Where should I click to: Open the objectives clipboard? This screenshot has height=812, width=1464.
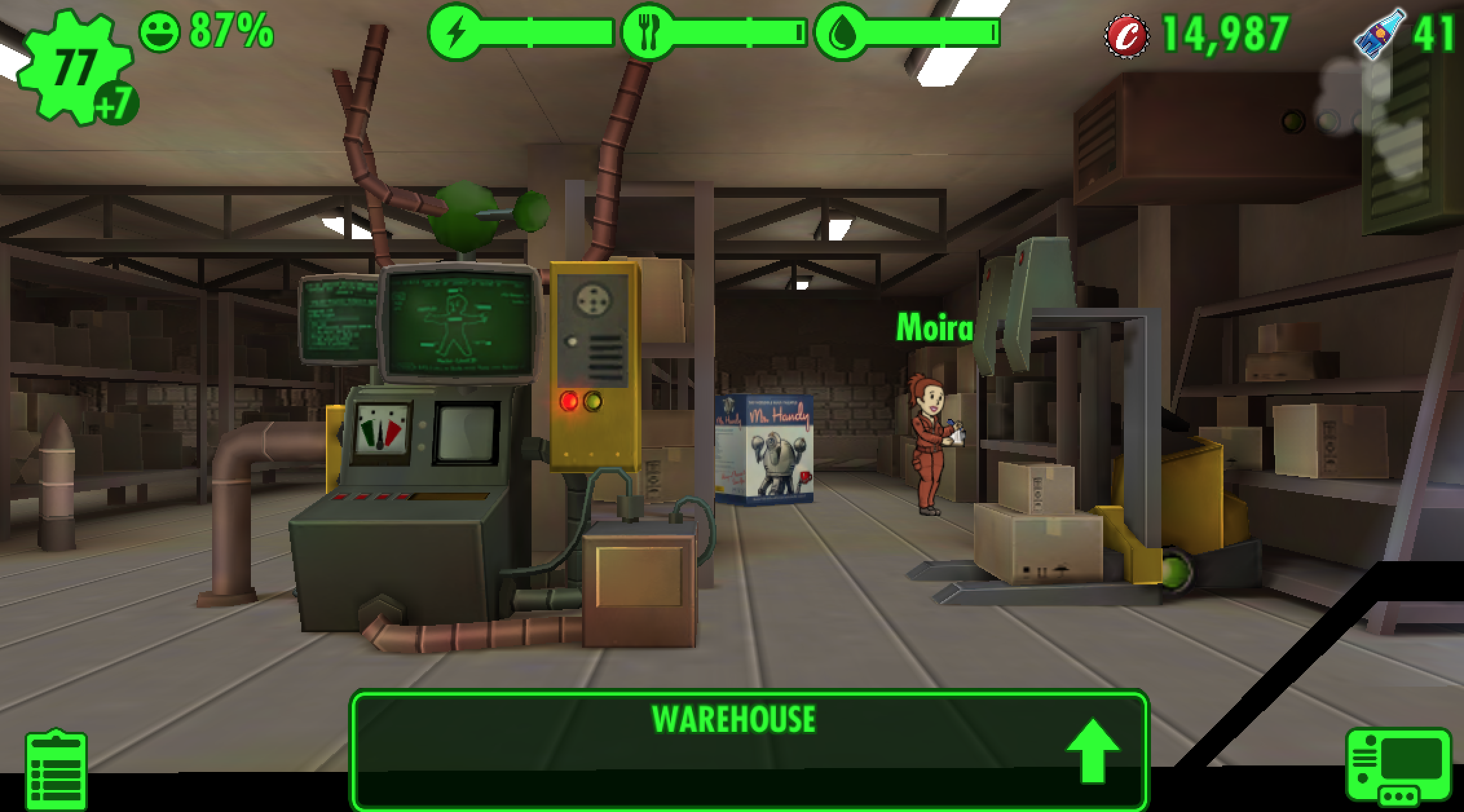coord(56,770)
